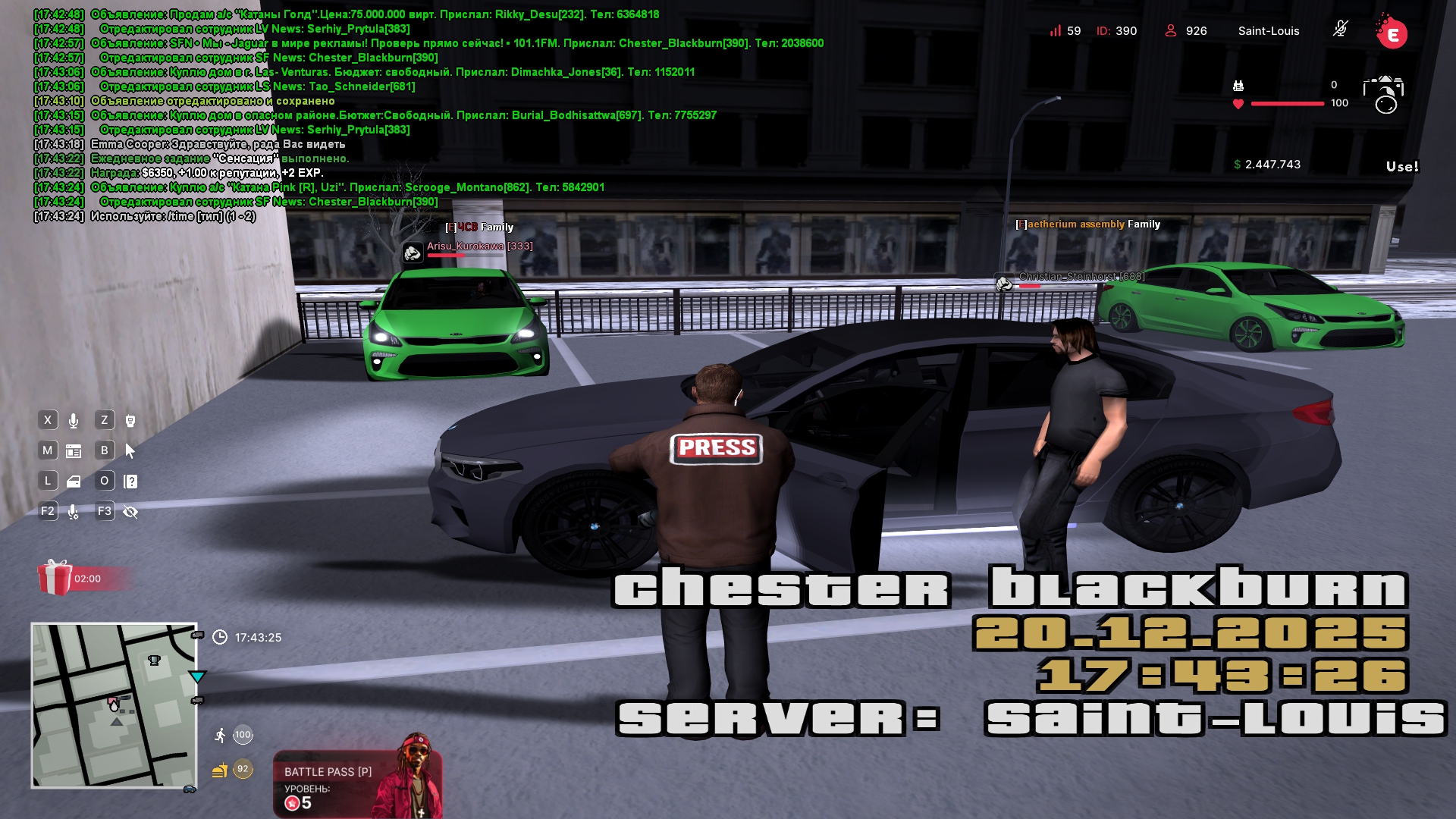Toggle the muted microphone icon
This screenshot has width=1456, height=819.
pos(1340,30)
